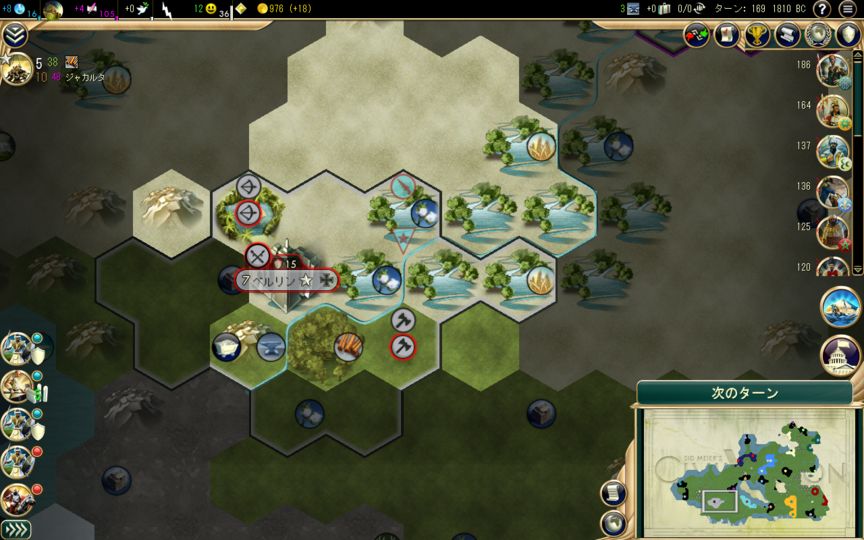Expand the unit list green arrows button

click(15, 529)
